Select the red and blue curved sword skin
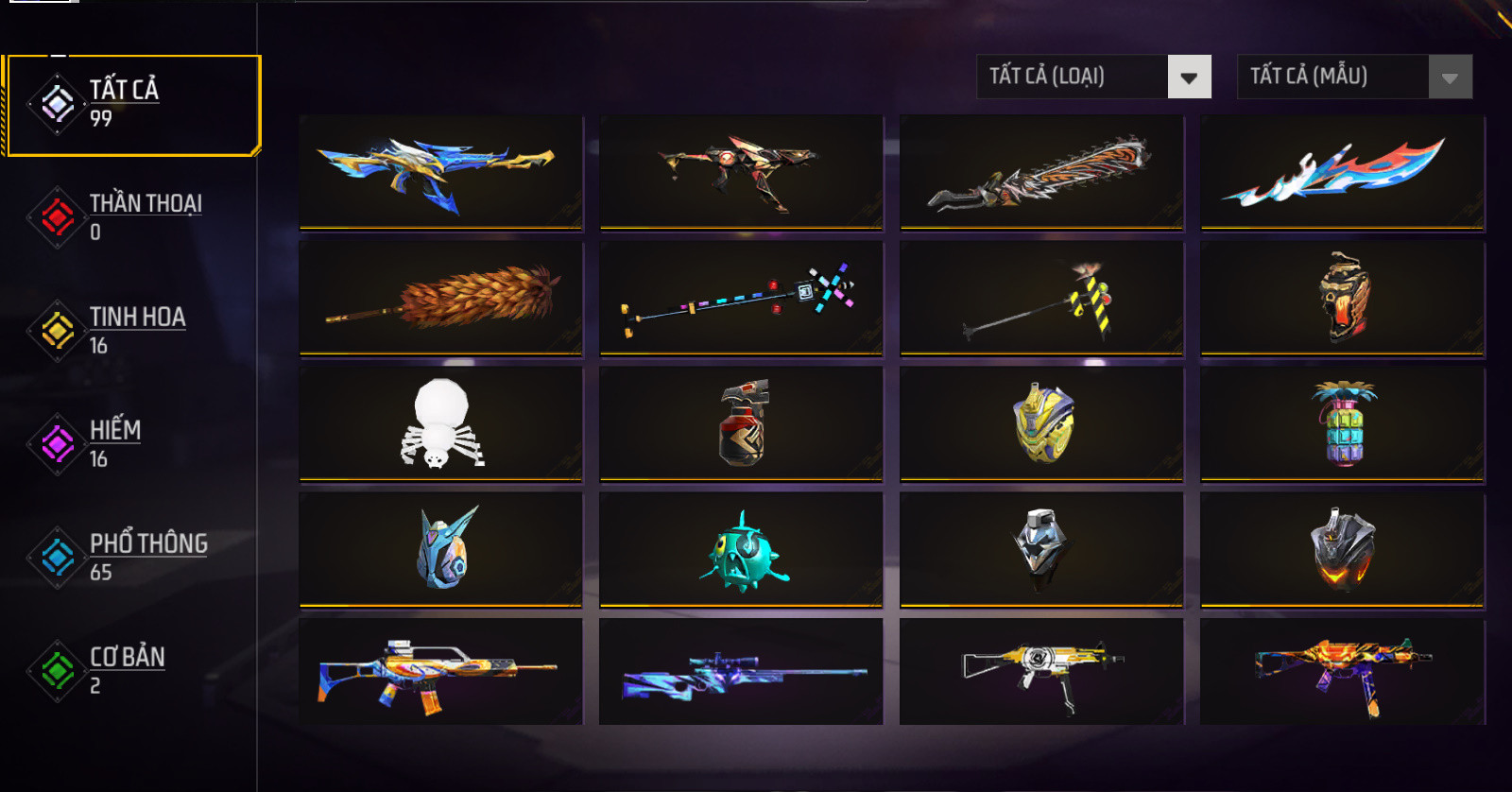Screen dimensions: 1512x792 [x=1342, y=173]
